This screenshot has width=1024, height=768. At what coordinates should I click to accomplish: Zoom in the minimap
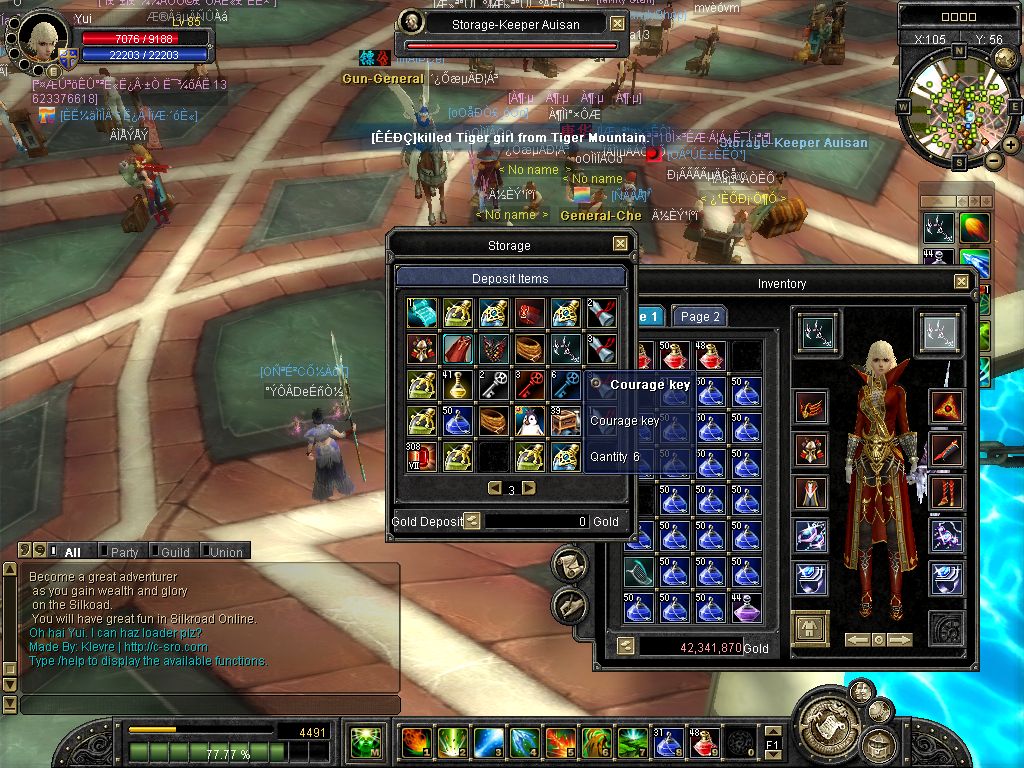click(x=1010, y=145)
